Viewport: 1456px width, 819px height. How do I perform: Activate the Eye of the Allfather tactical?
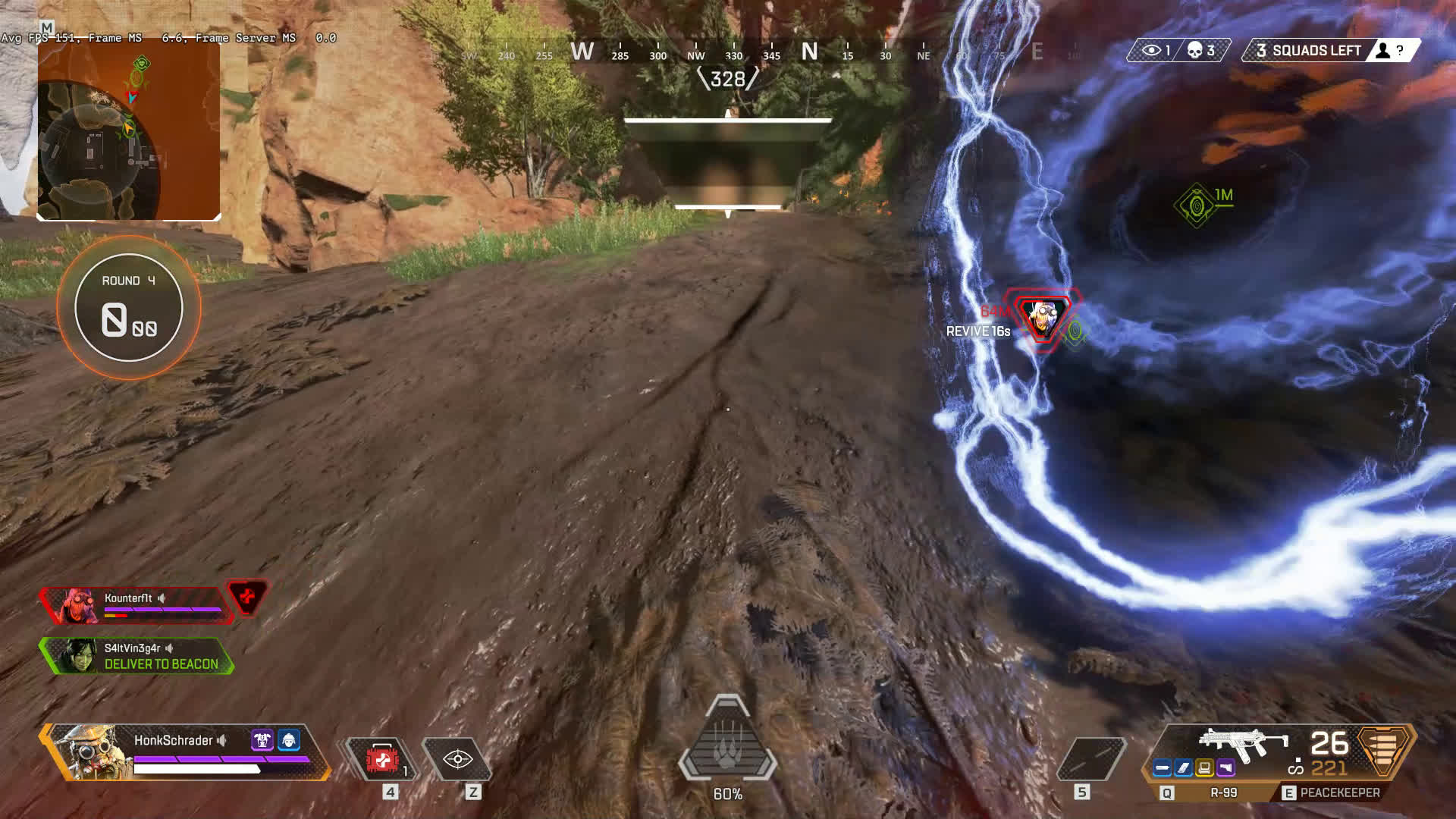tap(458, 759)
